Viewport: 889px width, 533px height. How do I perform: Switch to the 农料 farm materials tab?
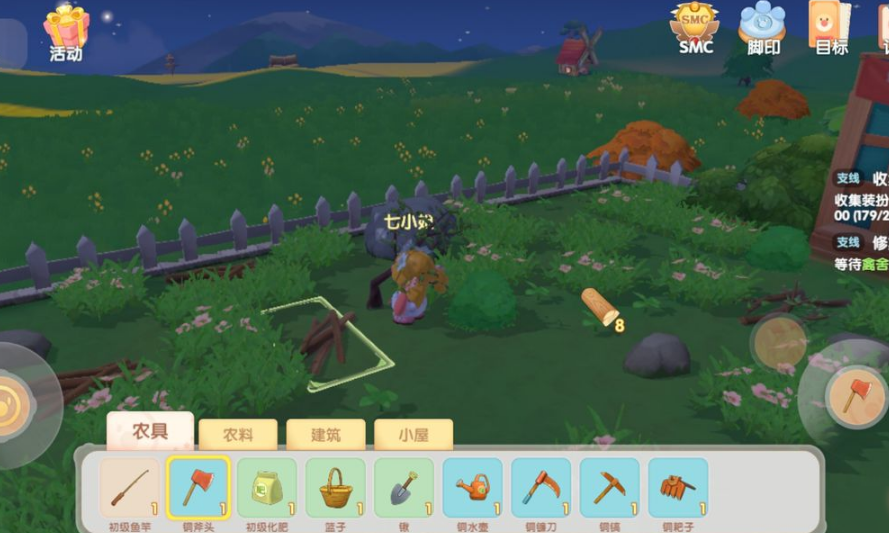pos(237,435)
